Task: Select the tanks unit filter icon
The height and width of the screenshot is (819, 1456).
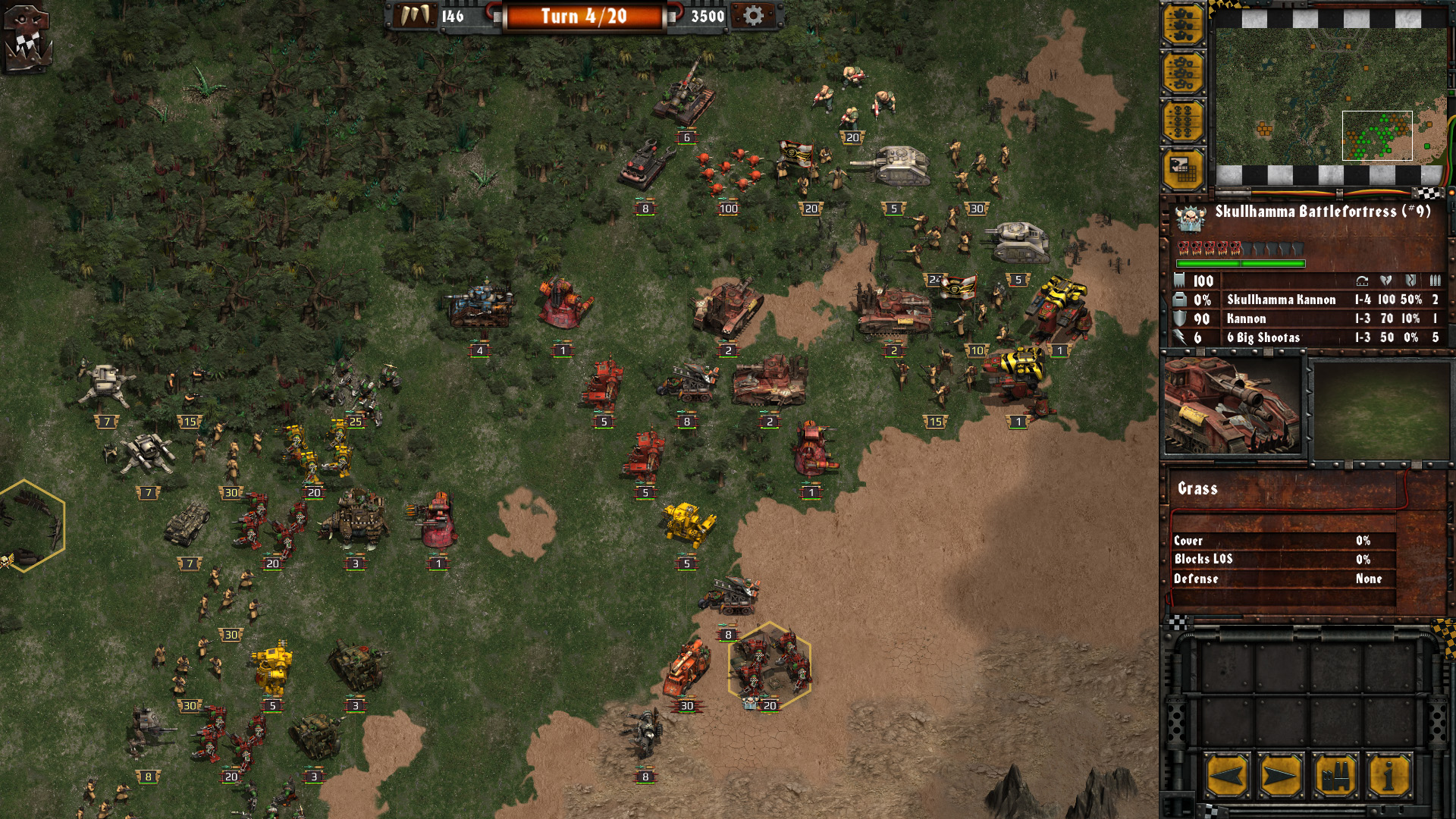Action: pos(1185,23)
